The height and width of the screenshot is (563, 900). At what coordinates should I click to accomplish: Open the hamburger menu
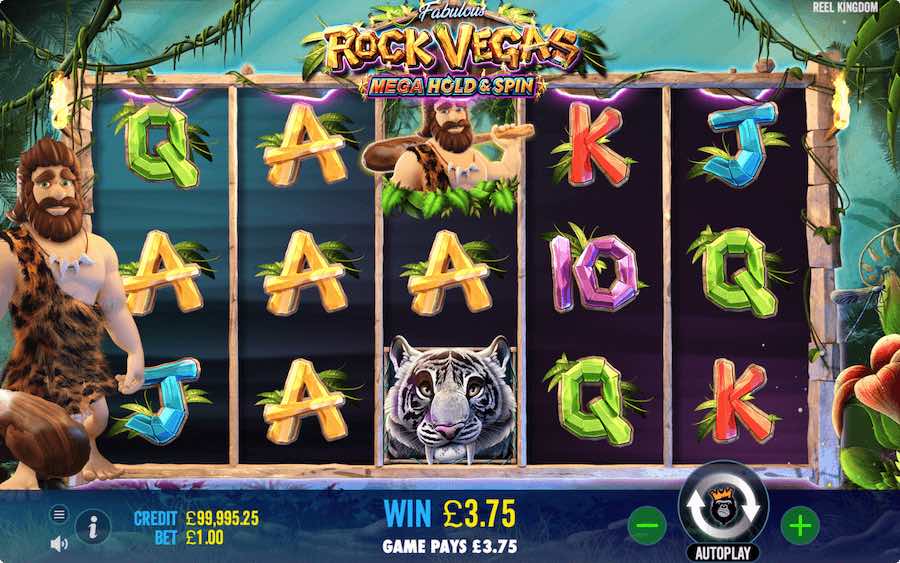pyautogui.click(x=59, y=514)
